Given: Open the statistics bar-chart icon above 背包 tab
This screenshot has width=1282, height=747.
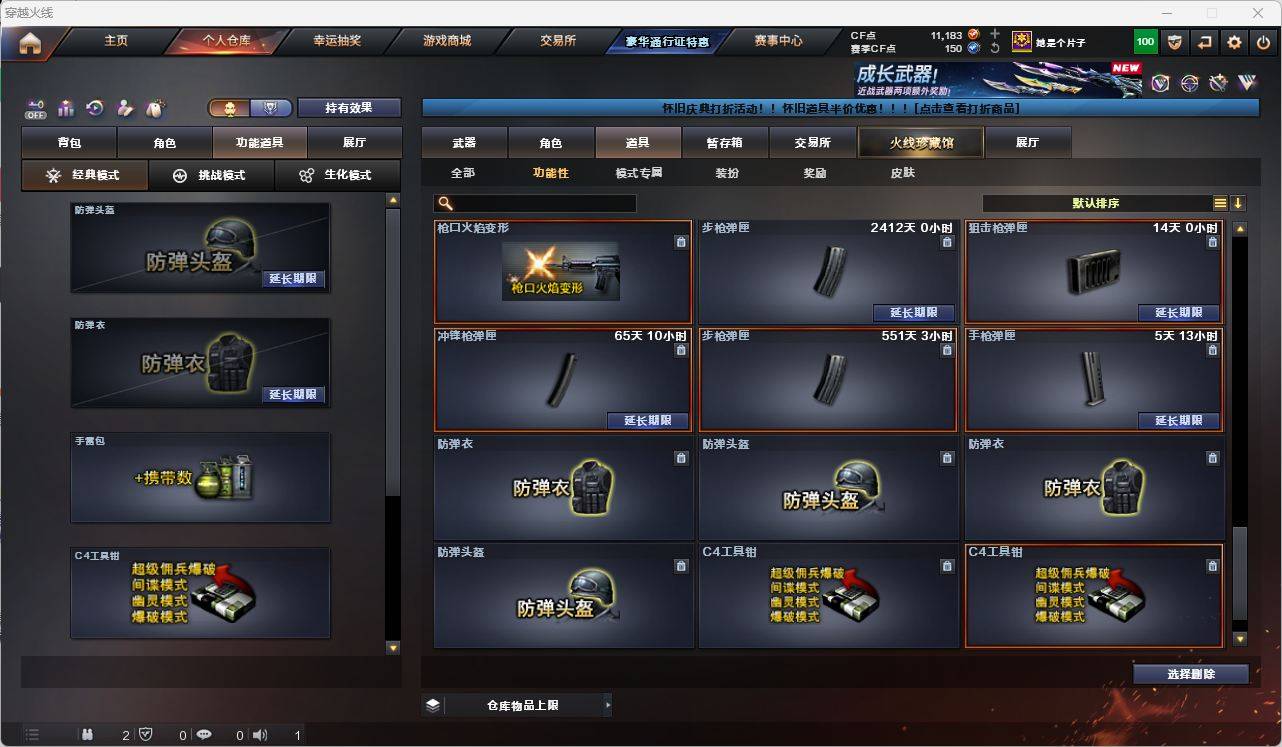Looking at the screenshot, I should [63, 108].
